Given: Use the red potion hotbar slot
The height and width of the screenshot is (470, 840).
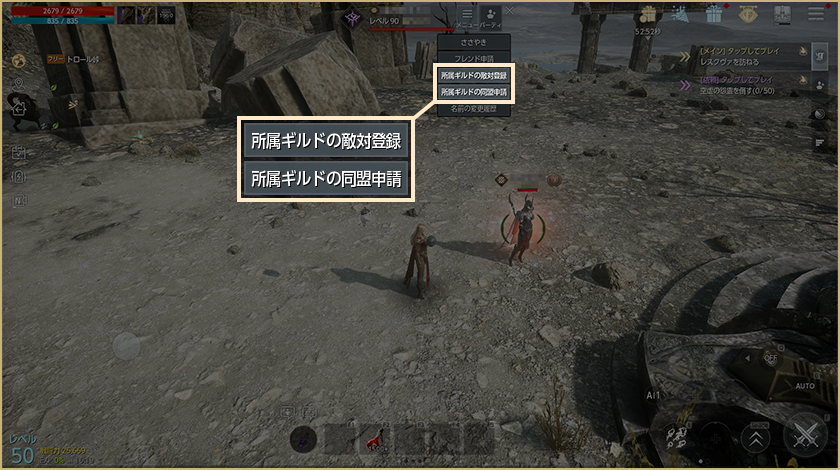Looking at the screenshot, I should pos(375,438).
